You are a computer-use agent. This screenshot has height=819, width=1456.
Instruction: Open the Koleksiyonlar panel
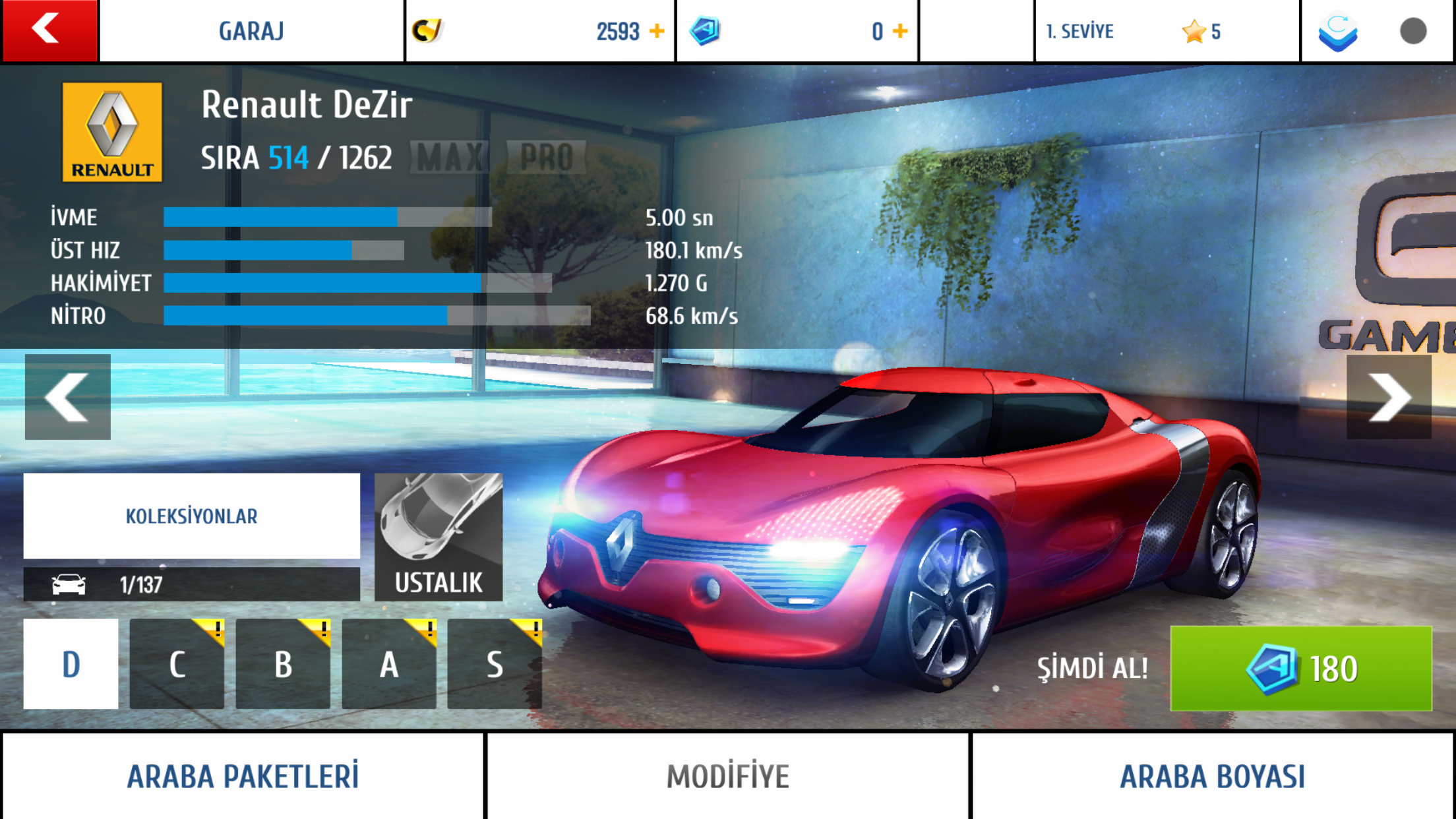[191, 516]
